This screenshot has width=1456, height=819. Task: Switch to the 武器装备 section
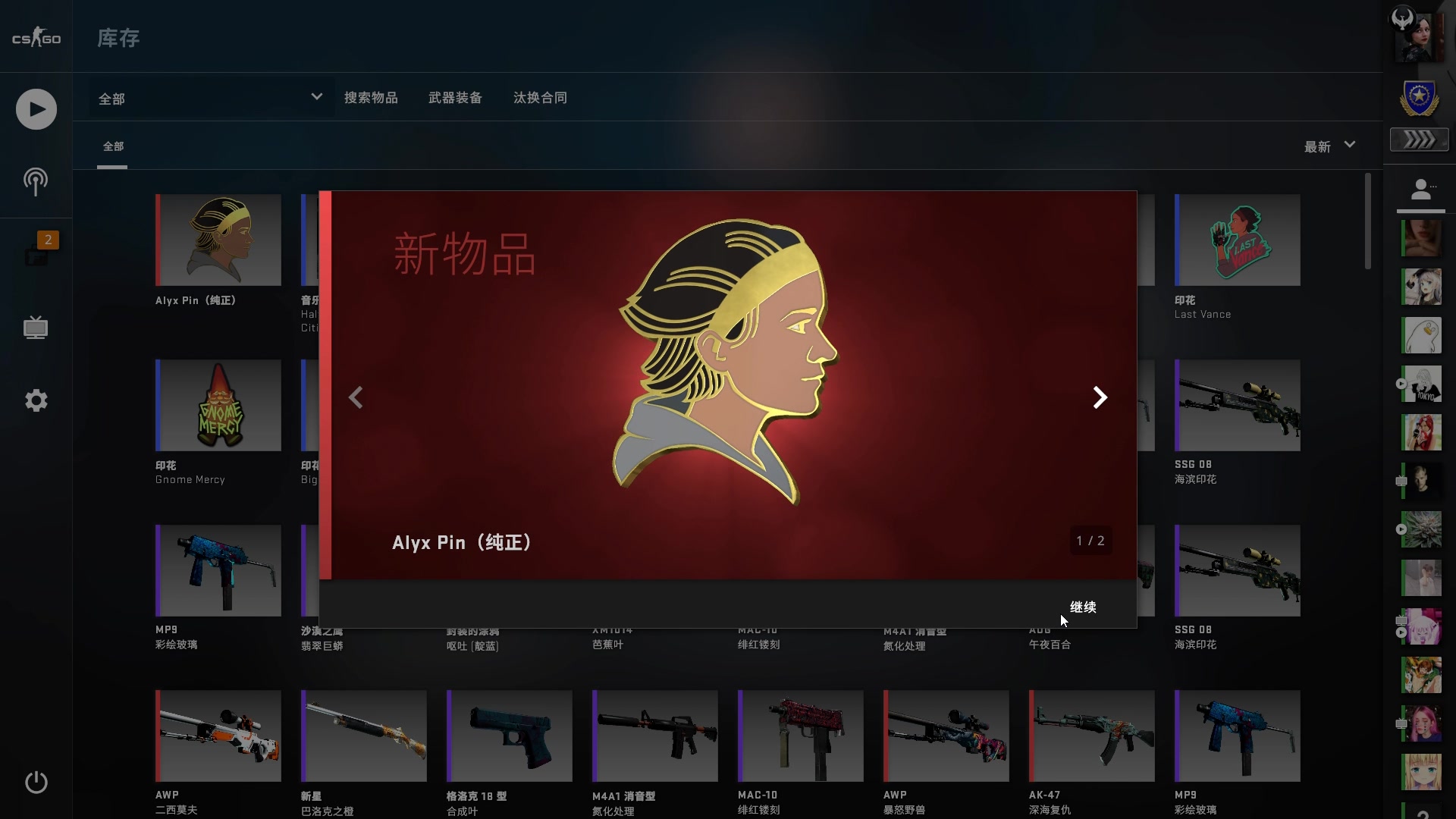coord(454,97)
